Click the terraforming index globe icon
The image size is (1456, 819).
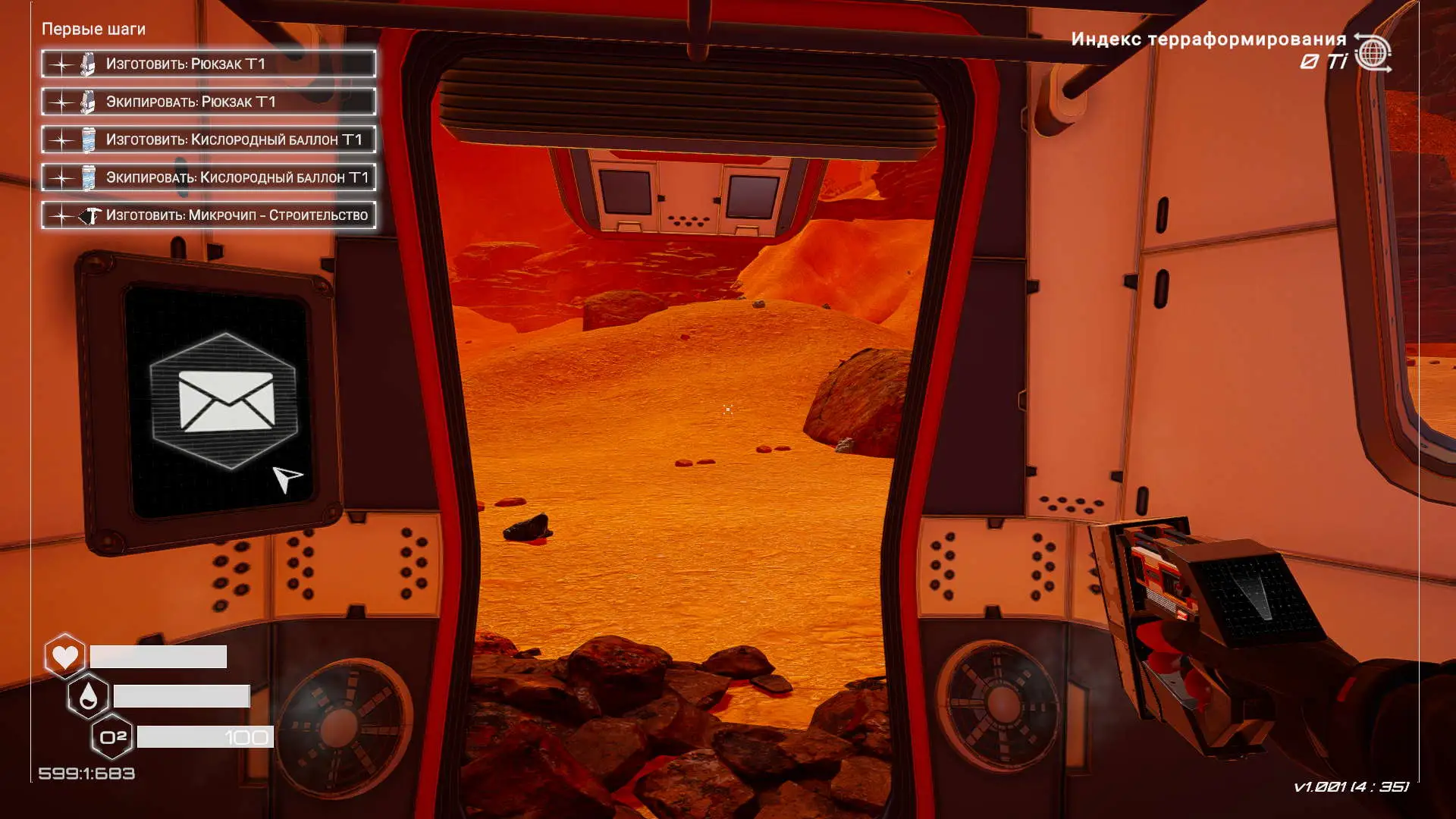pos(1373,53)
